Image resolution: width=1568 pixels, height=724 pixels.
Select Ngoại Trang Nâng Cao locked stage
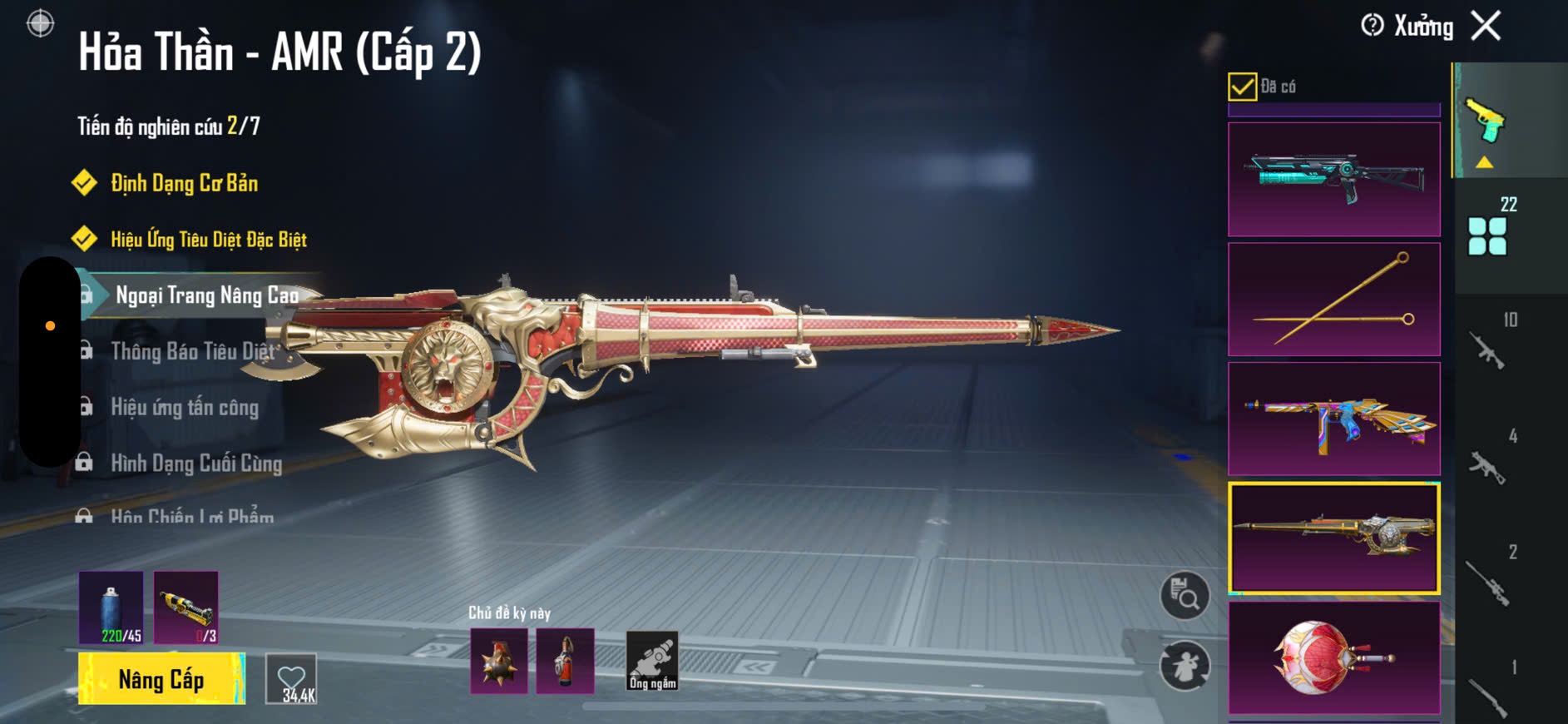click(x=206, y=295)
